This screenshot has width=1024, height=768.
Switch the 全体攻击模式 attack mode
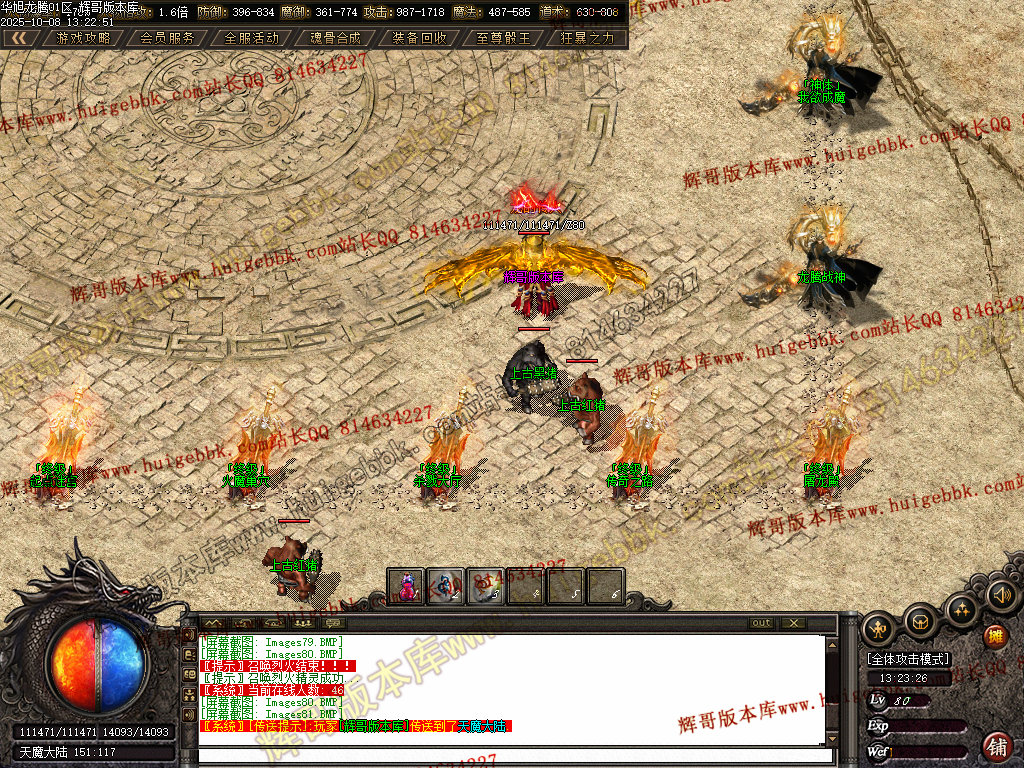point(908,659)
